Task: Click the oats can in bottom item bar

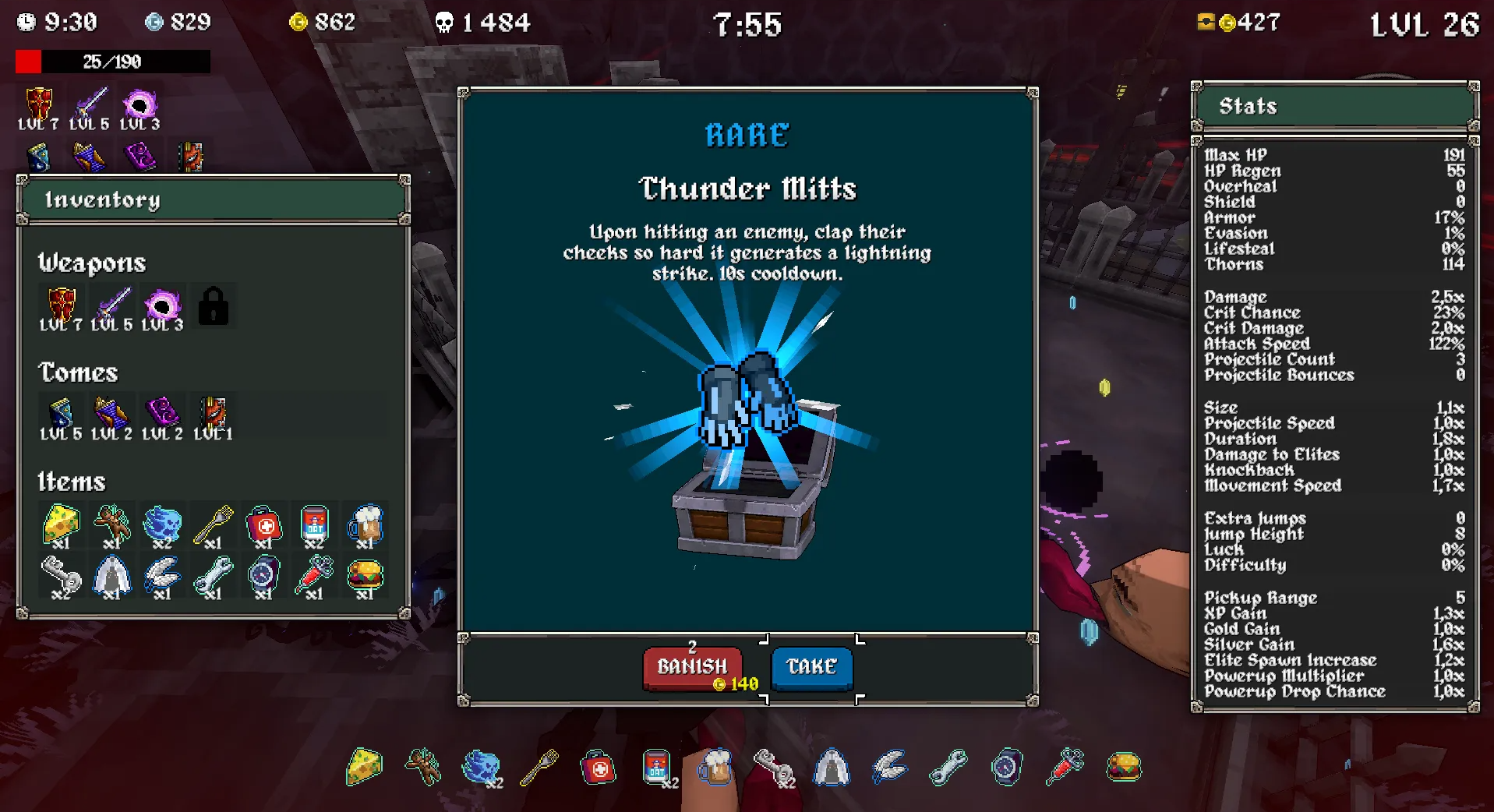Action: click(656, 767)
